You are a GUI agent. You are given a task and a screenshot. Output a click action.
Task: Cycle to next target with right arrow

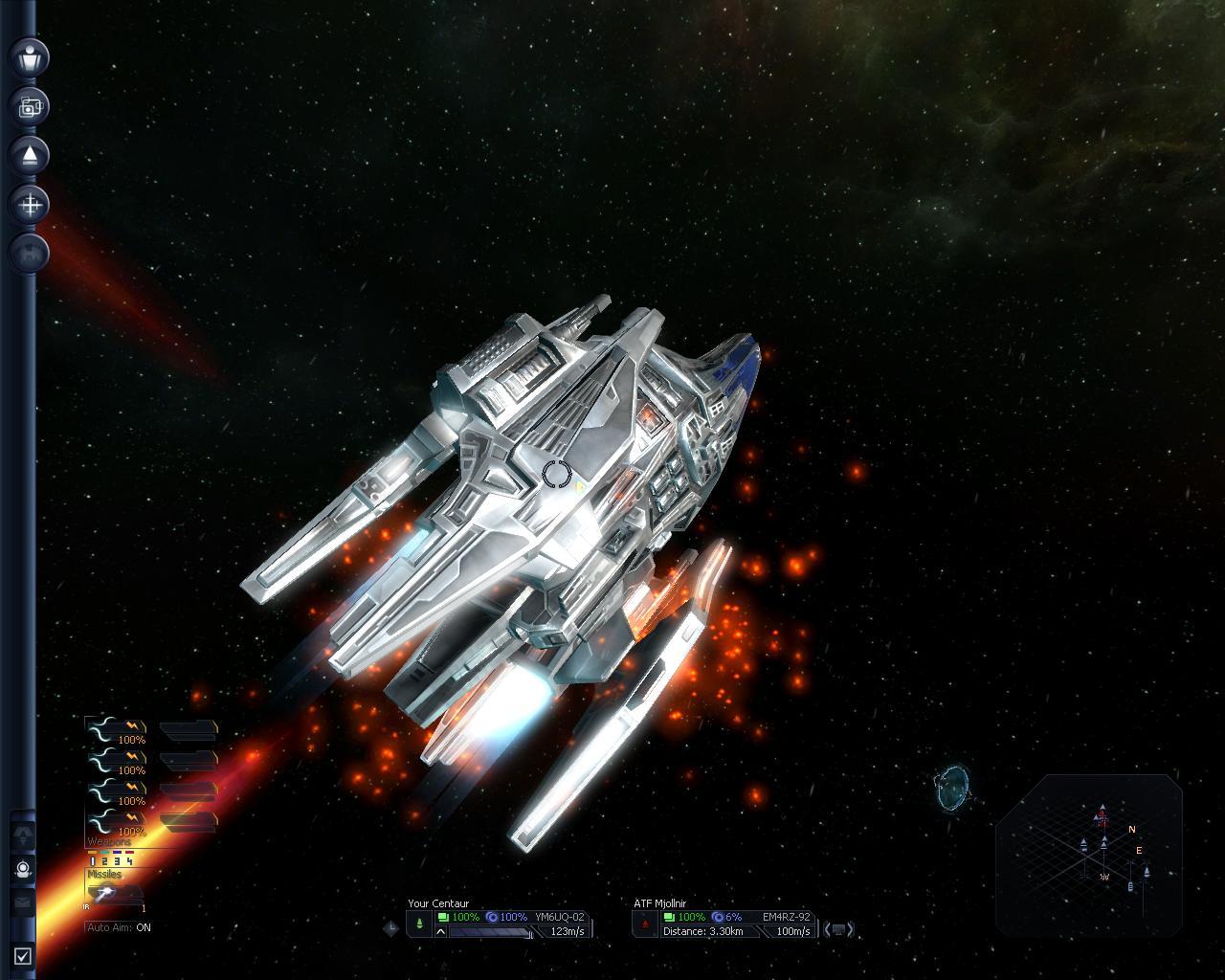850,929
